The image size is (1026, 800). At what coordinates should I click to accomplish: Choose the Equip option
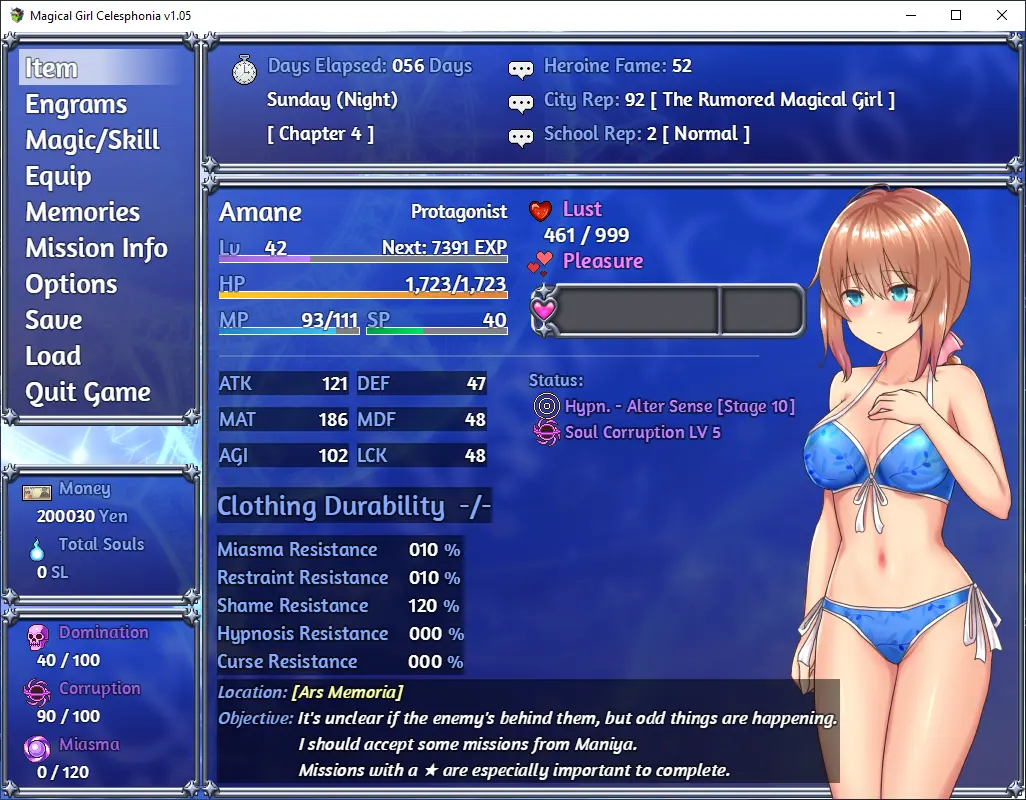[x=58, y=176]
